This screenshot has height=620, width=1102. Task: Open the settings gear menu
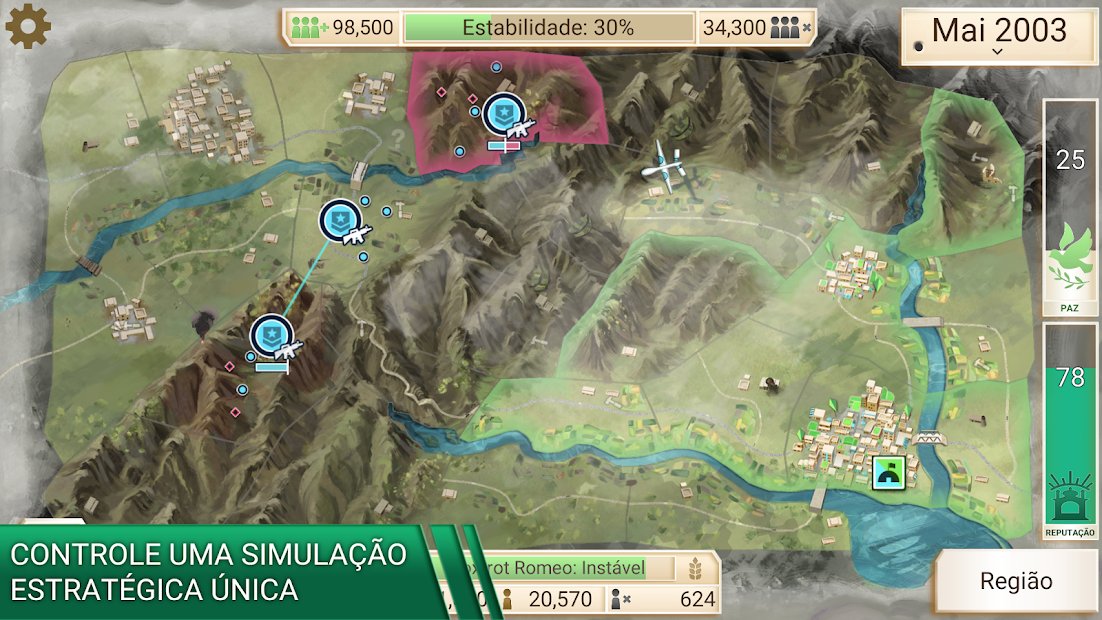[28, 26]
